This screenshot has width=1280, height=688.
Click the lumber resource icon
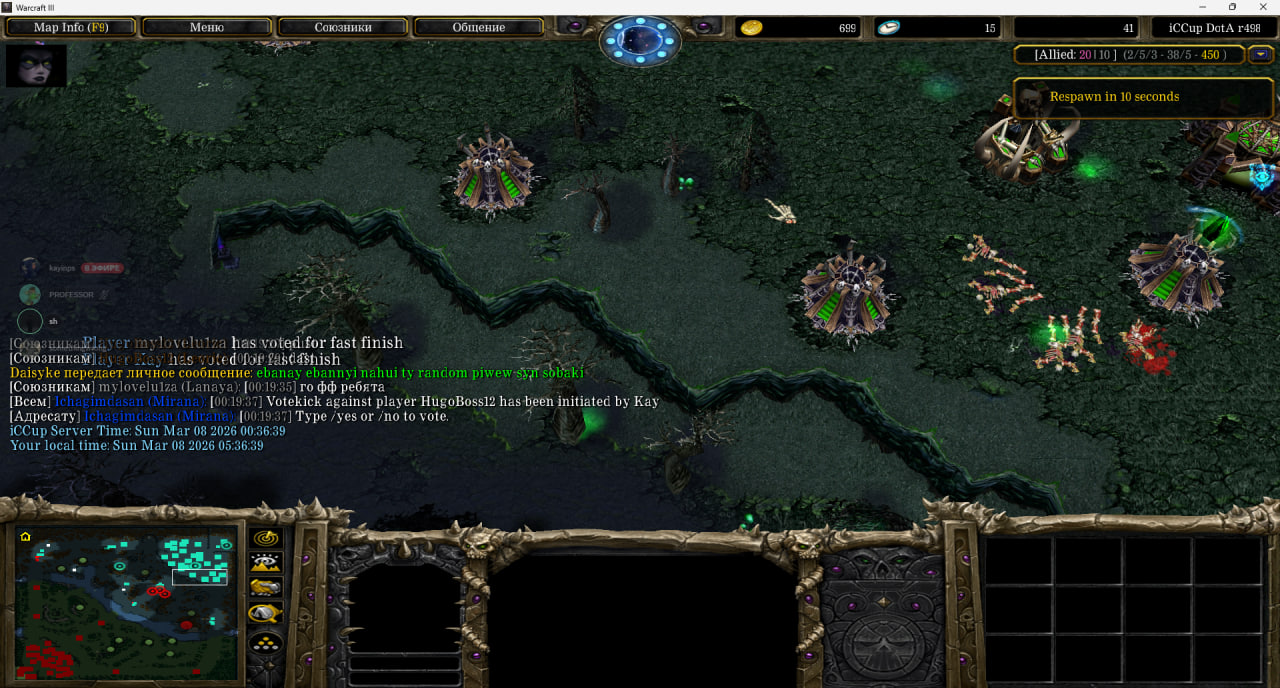point(888,28)
